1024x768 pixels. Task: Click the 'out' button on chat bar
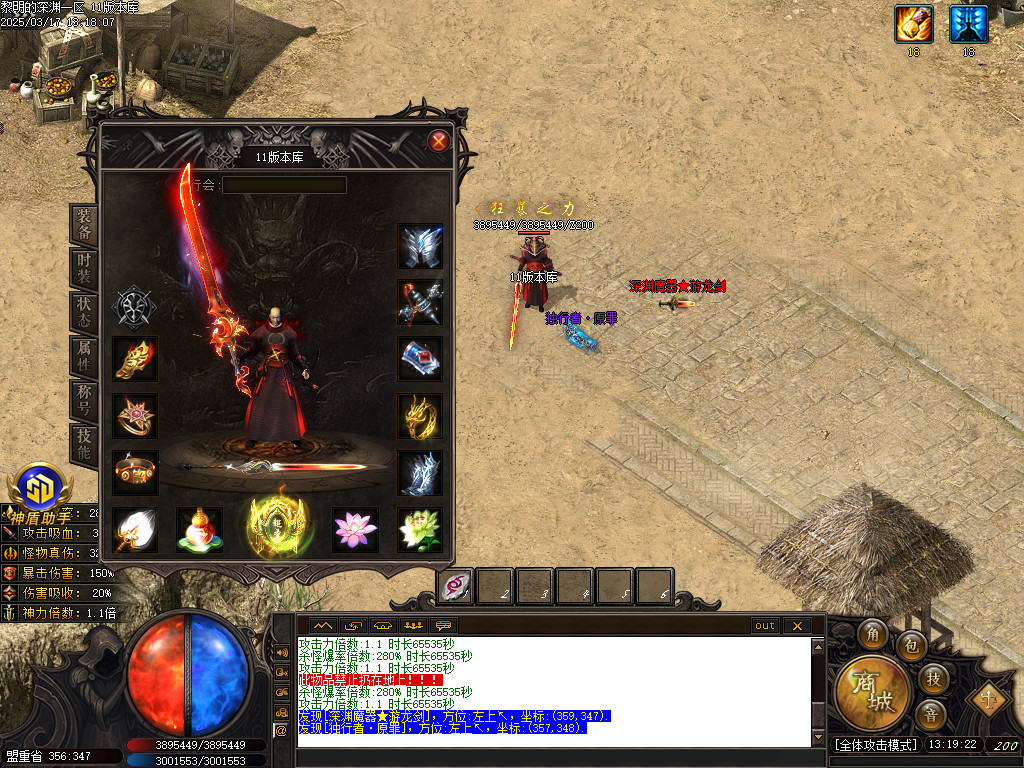click(764, 626)
